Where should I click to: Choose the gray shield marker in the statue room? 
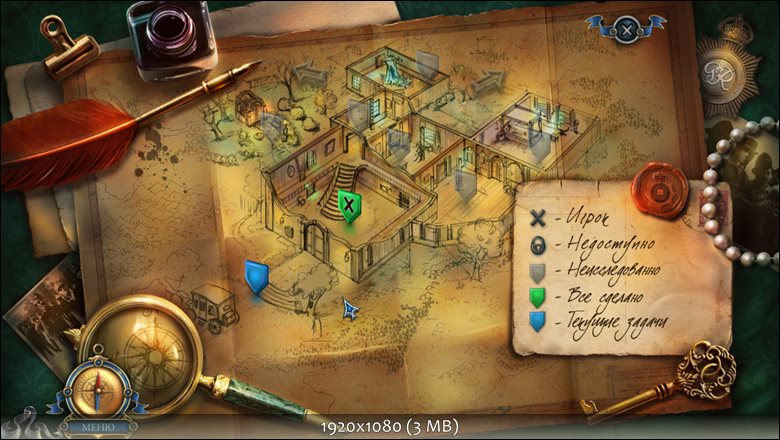pyautogui.click(x=428, y=66)
